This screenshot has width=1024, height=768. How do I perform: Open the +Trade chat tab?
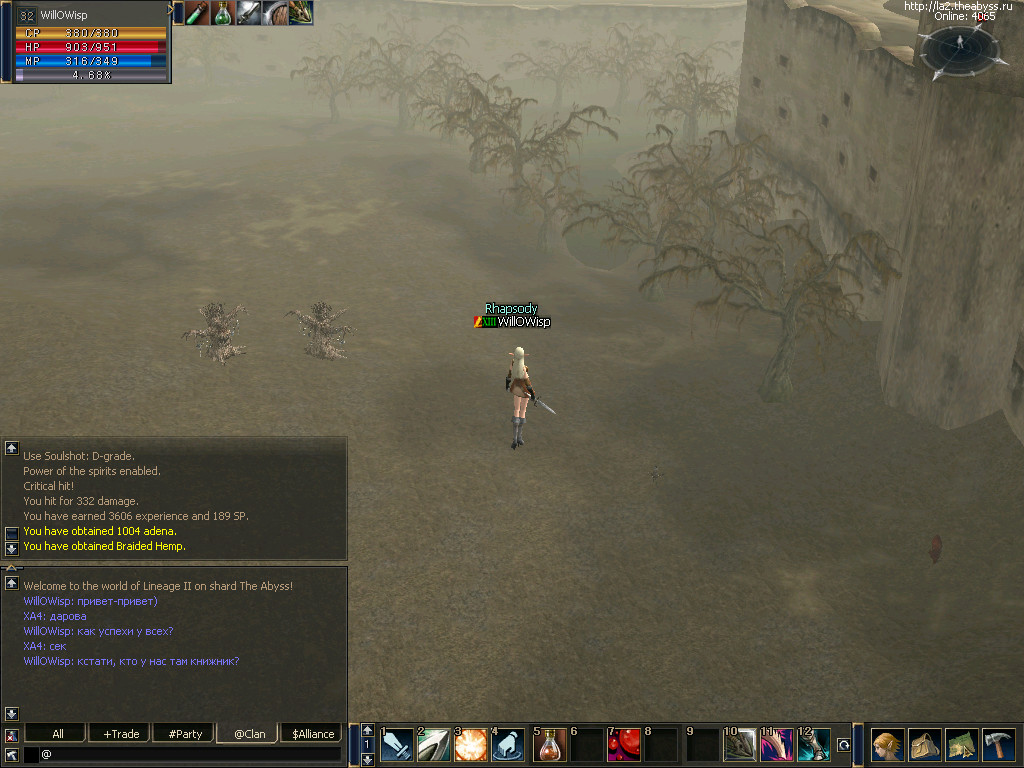tap(121, 734)
